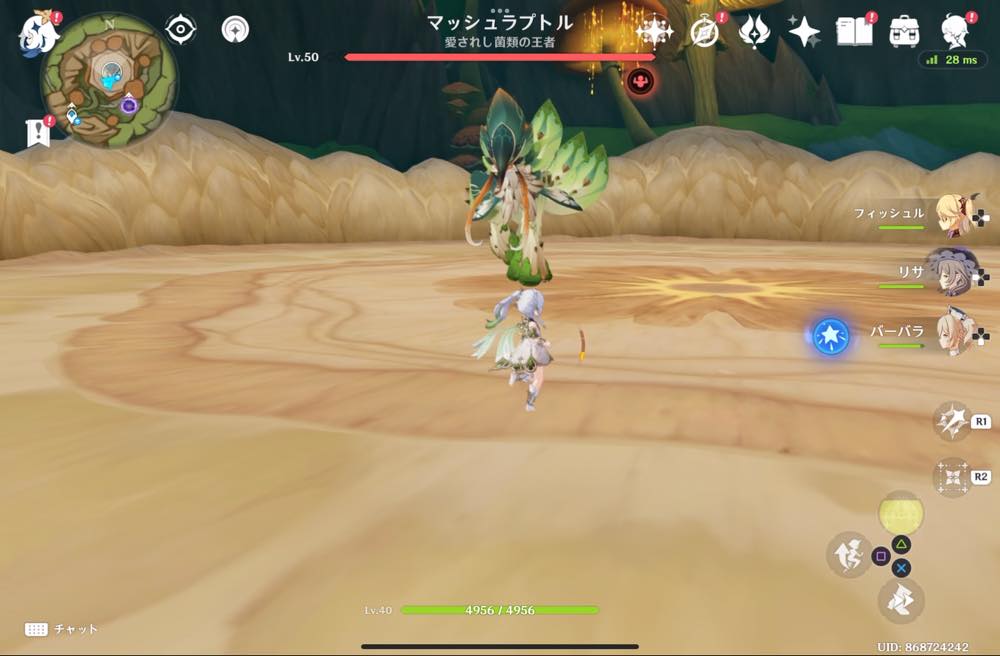Use the elemental skill button beside R1
Viewport: 1000px width, 656px height.
click(952, 421)
